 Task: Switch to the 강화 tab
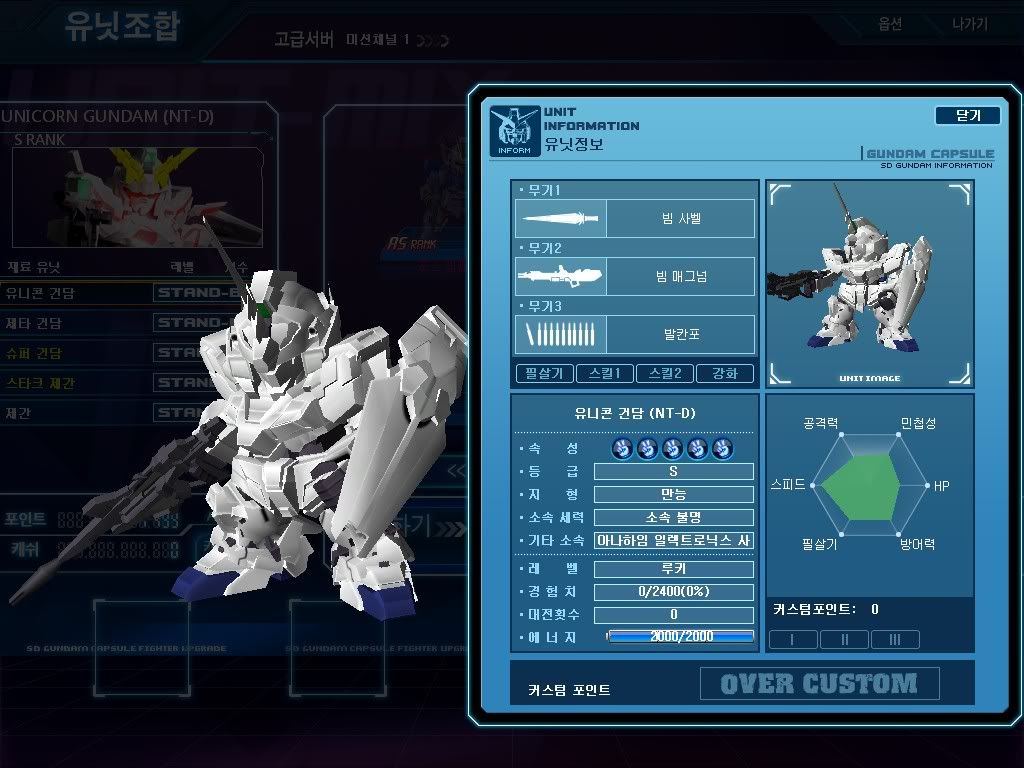(x=724, y=373)
